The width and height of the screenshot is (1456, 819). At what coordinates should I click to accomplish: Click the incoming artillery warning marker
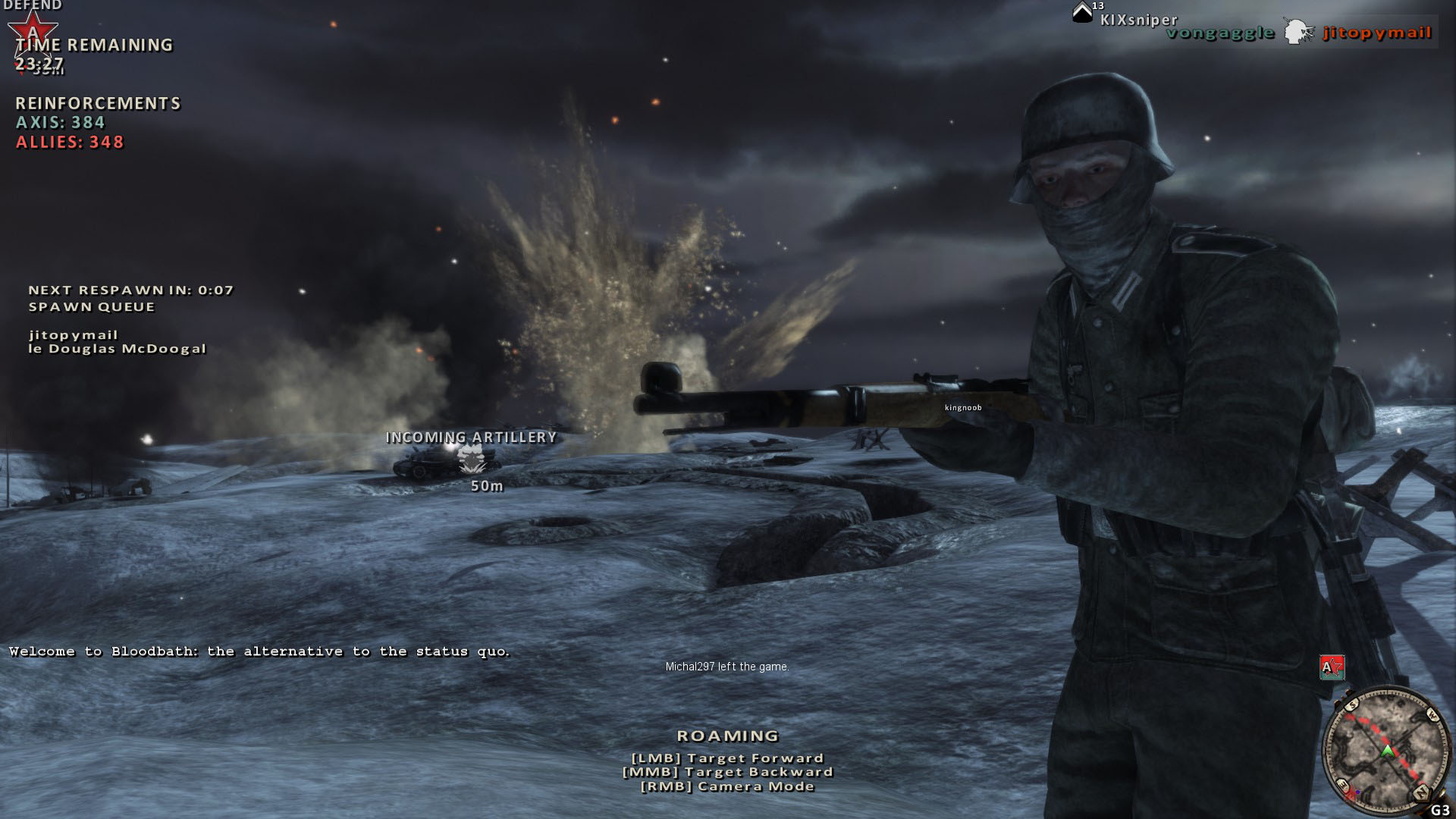coord(471,457)
